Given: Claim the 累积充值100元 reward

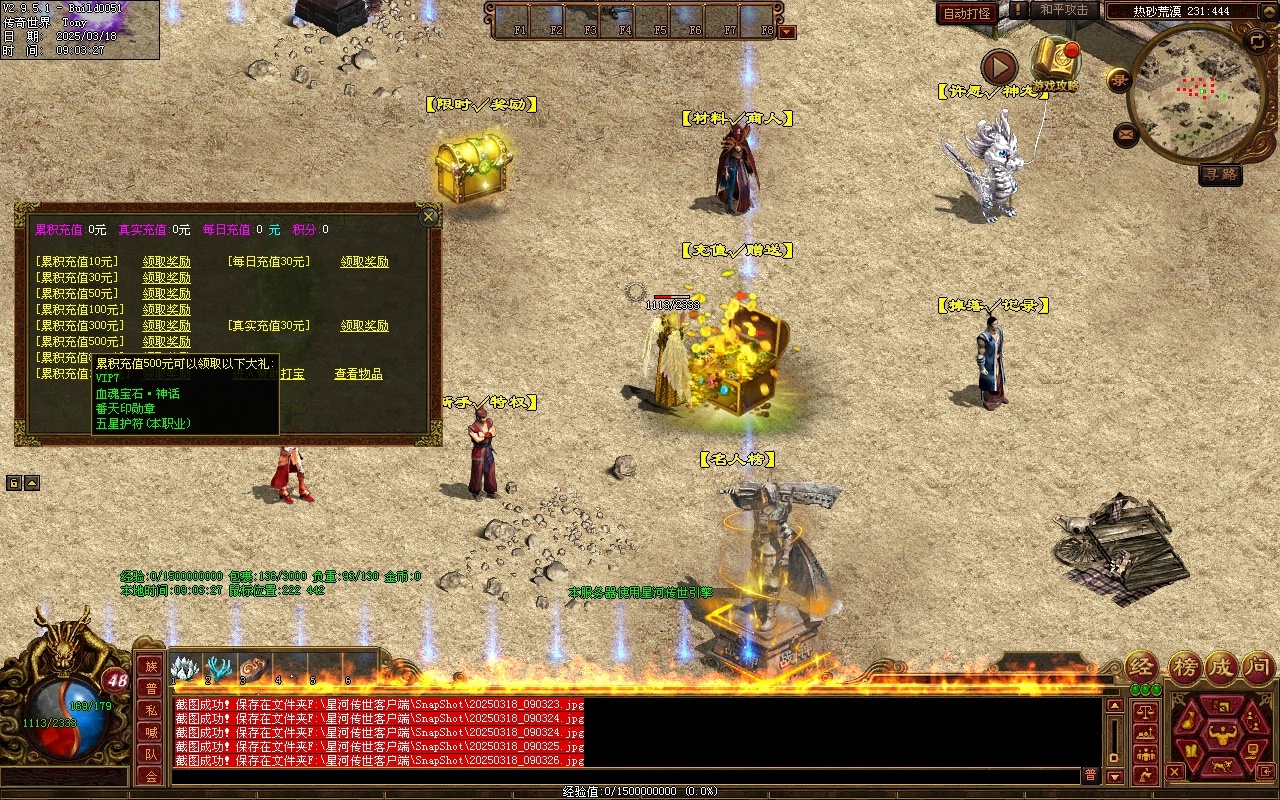Looking at the screenshot, I should (x=166, y=310).
